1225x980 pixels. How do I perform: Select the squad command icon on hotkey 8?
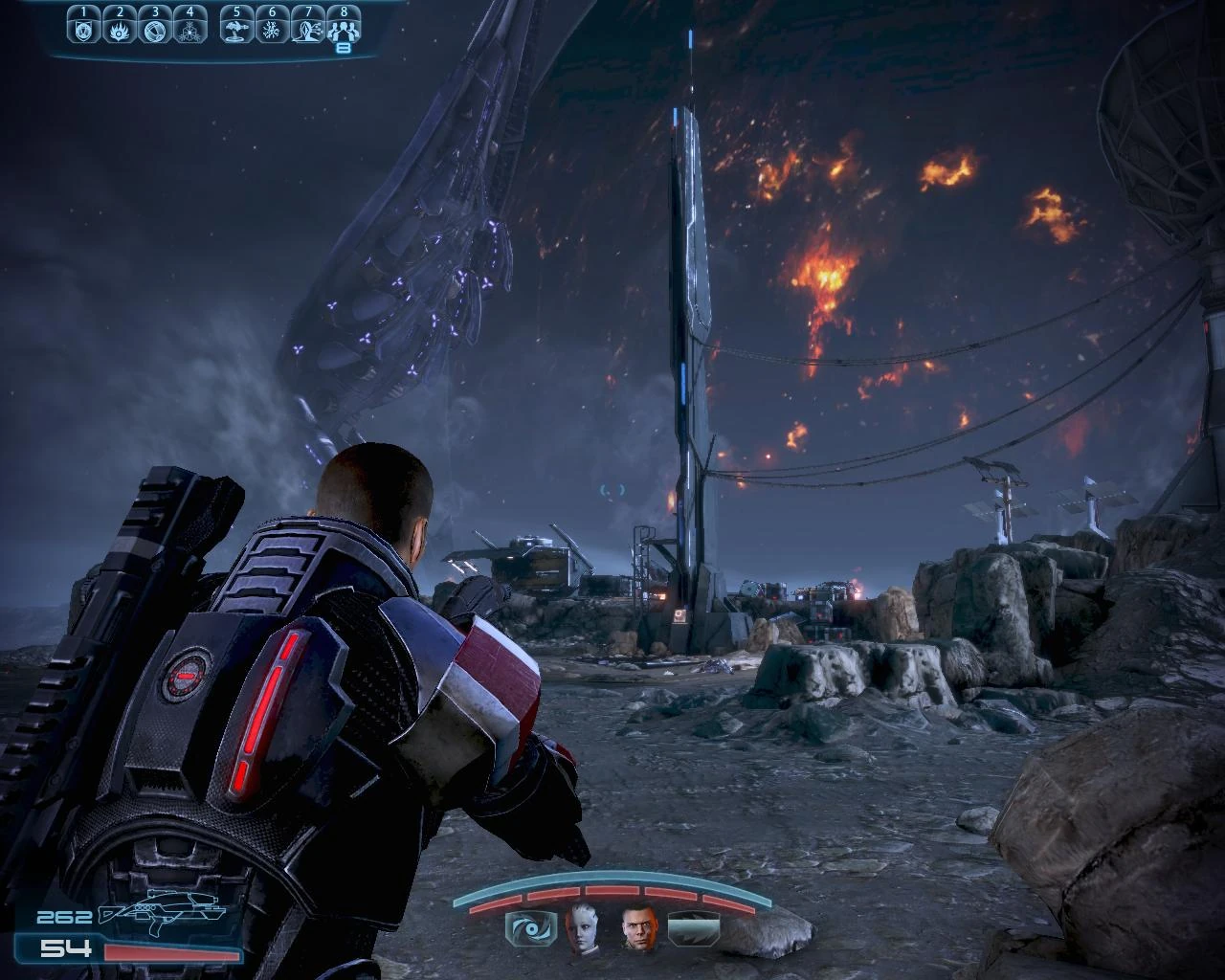coord(344,29)
